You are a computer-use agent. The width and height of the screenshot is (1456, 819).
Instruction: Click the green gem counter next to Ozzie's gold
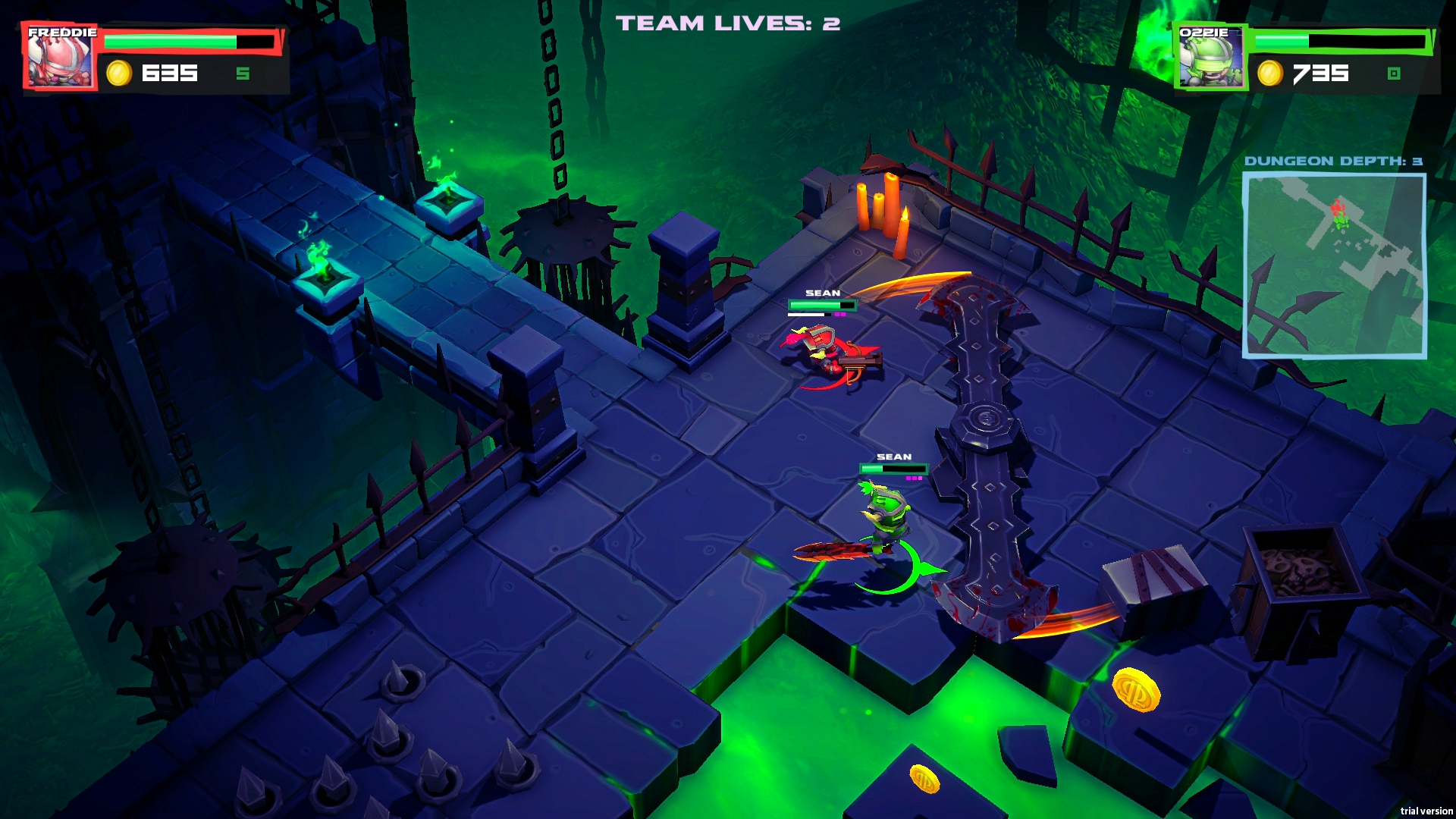coord(1394,74)
